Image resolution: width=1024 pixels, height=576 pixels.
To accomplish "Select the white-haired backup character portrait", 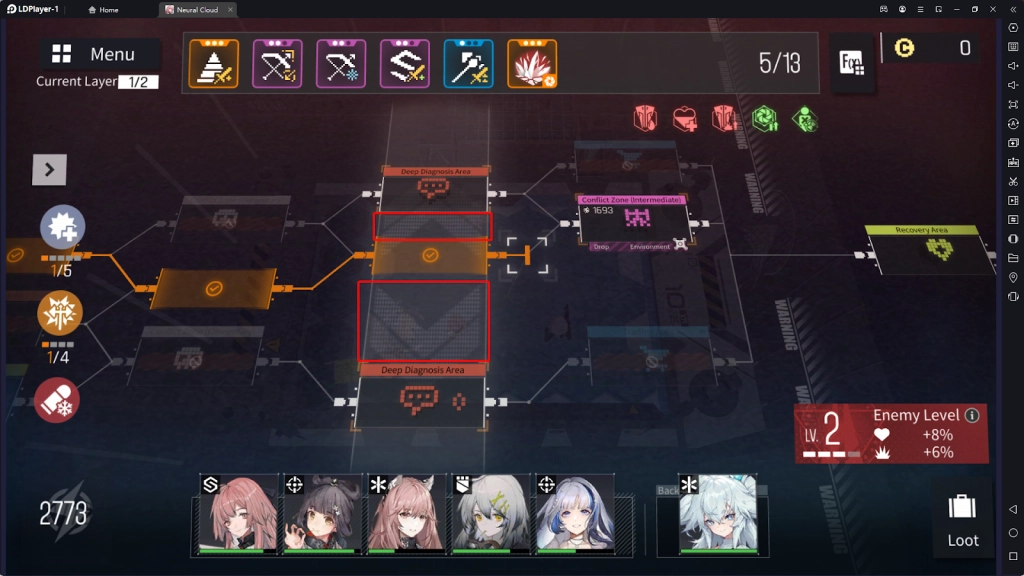I will tap(717, 513).
